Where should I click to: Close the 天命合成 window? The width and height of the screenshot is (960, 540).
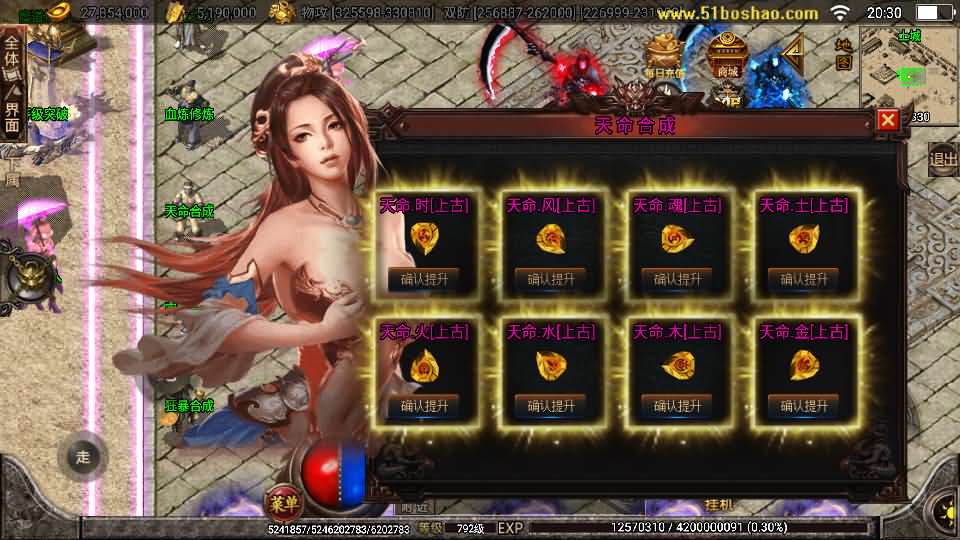coord(887,121)
